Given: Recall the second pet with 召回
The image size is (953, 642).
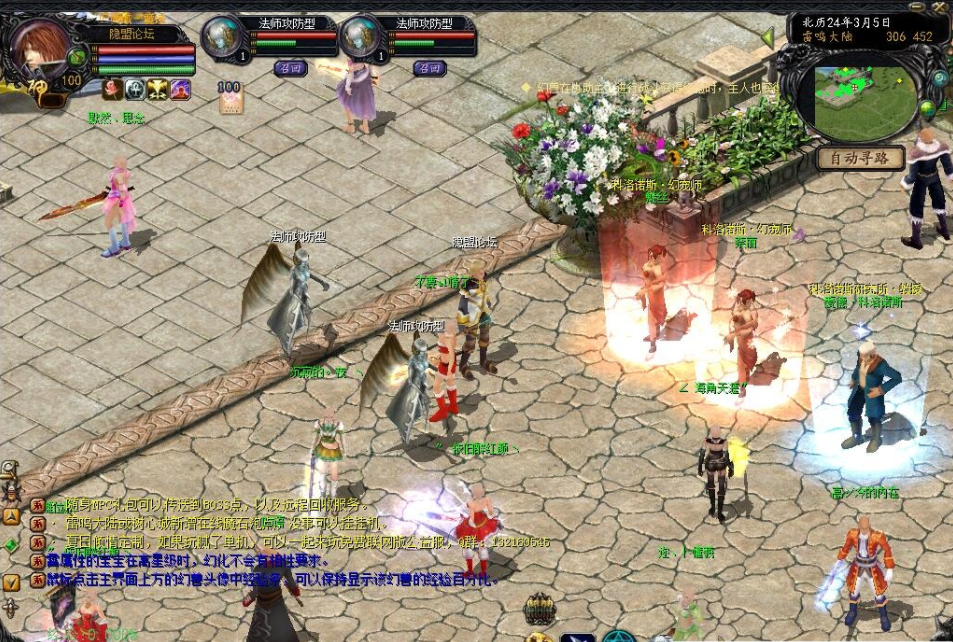Looking at the screenshot, I should point(429,68).
